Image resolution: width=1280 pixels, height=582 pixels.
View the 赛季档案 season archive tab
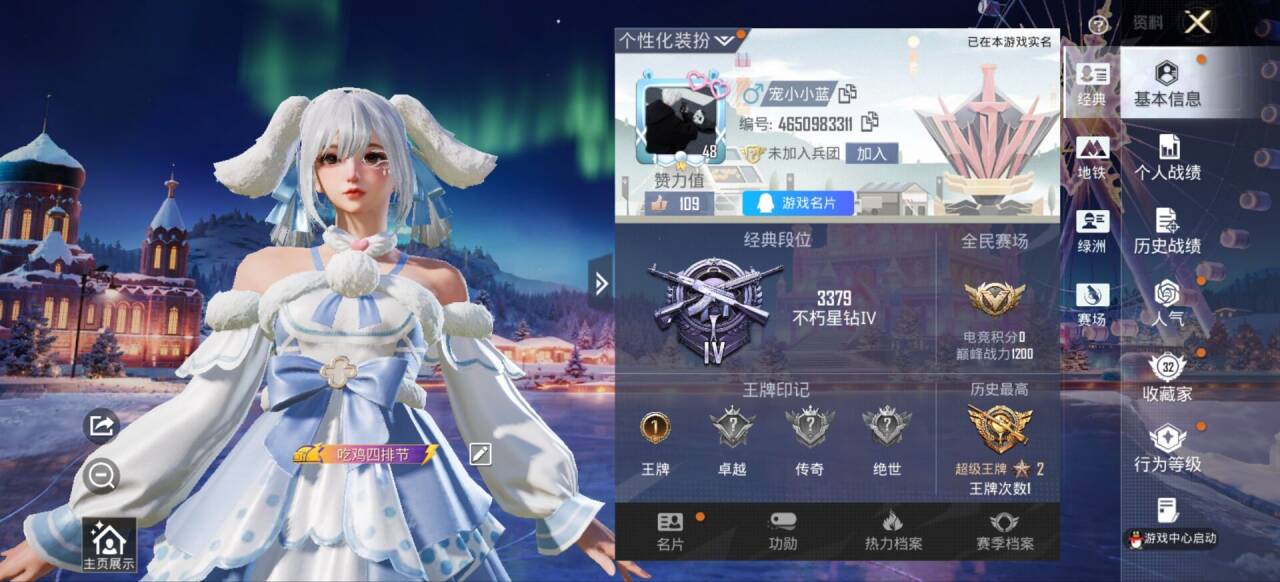1004,532
